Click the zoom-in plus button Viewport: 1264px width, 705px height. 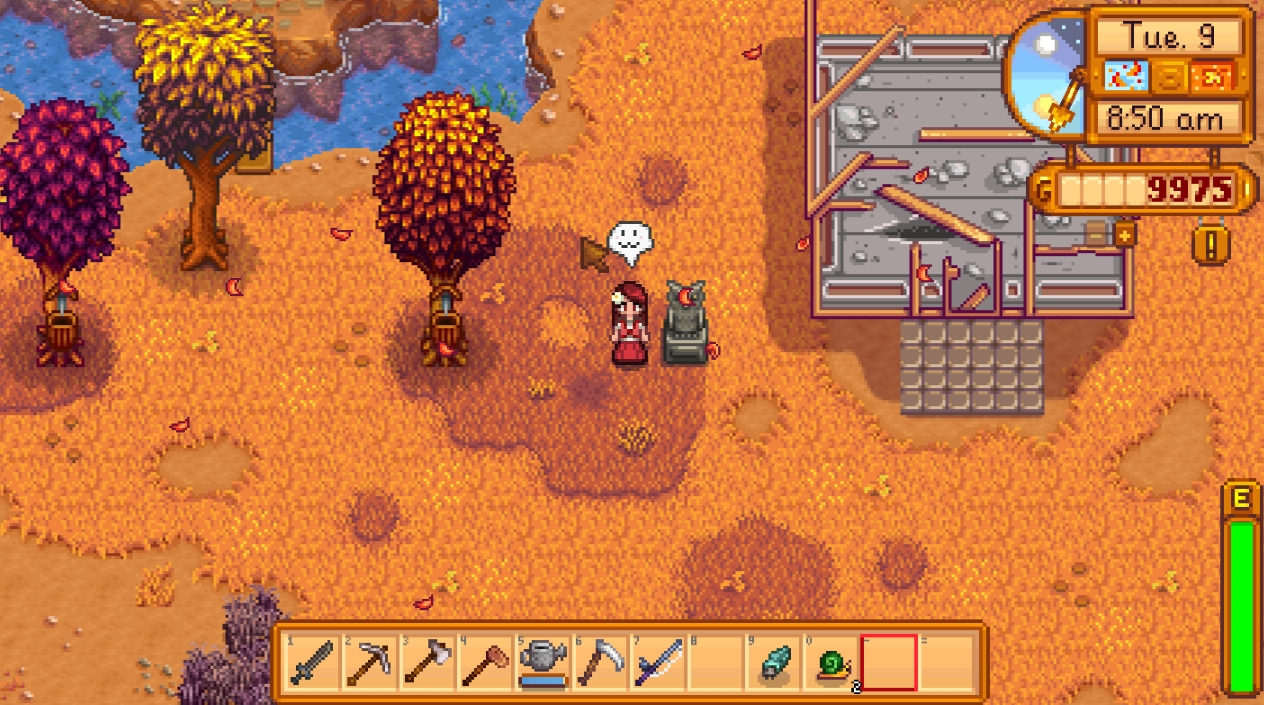point(1125,235)
